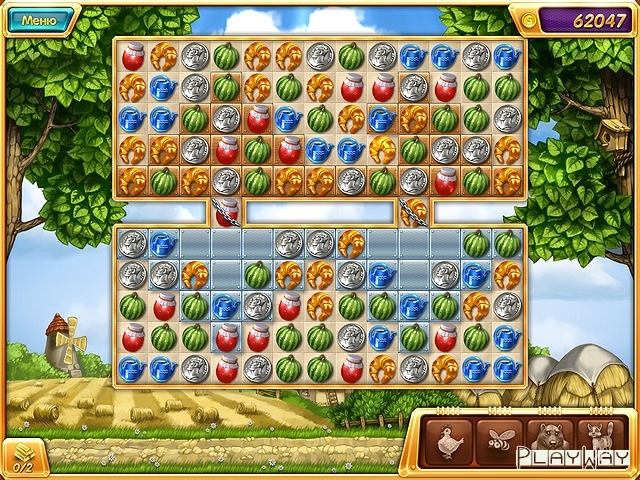Use the bee power-up
640x480 pixels.
click(x=499, y=441)
